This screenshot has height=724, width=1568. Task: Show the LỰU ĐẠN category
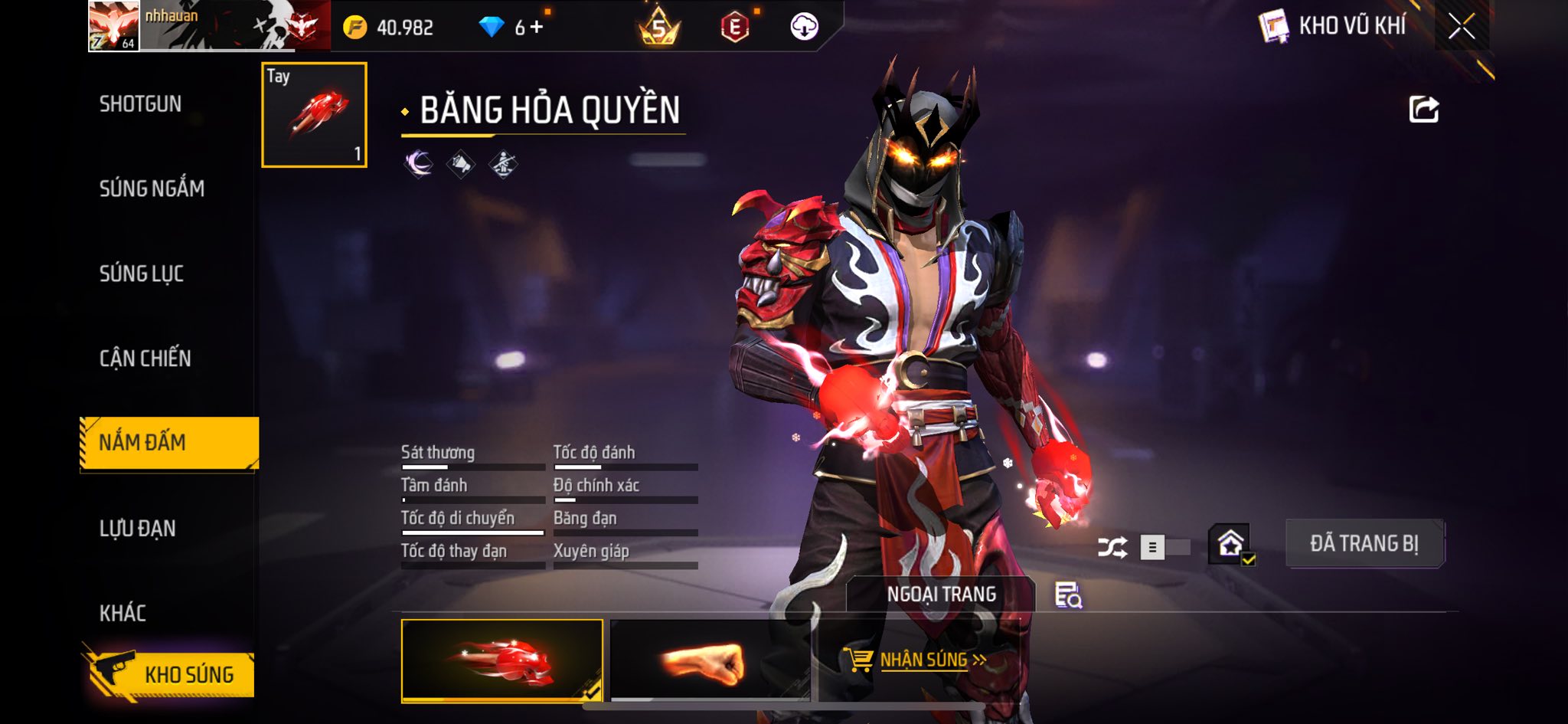[138, 528]
